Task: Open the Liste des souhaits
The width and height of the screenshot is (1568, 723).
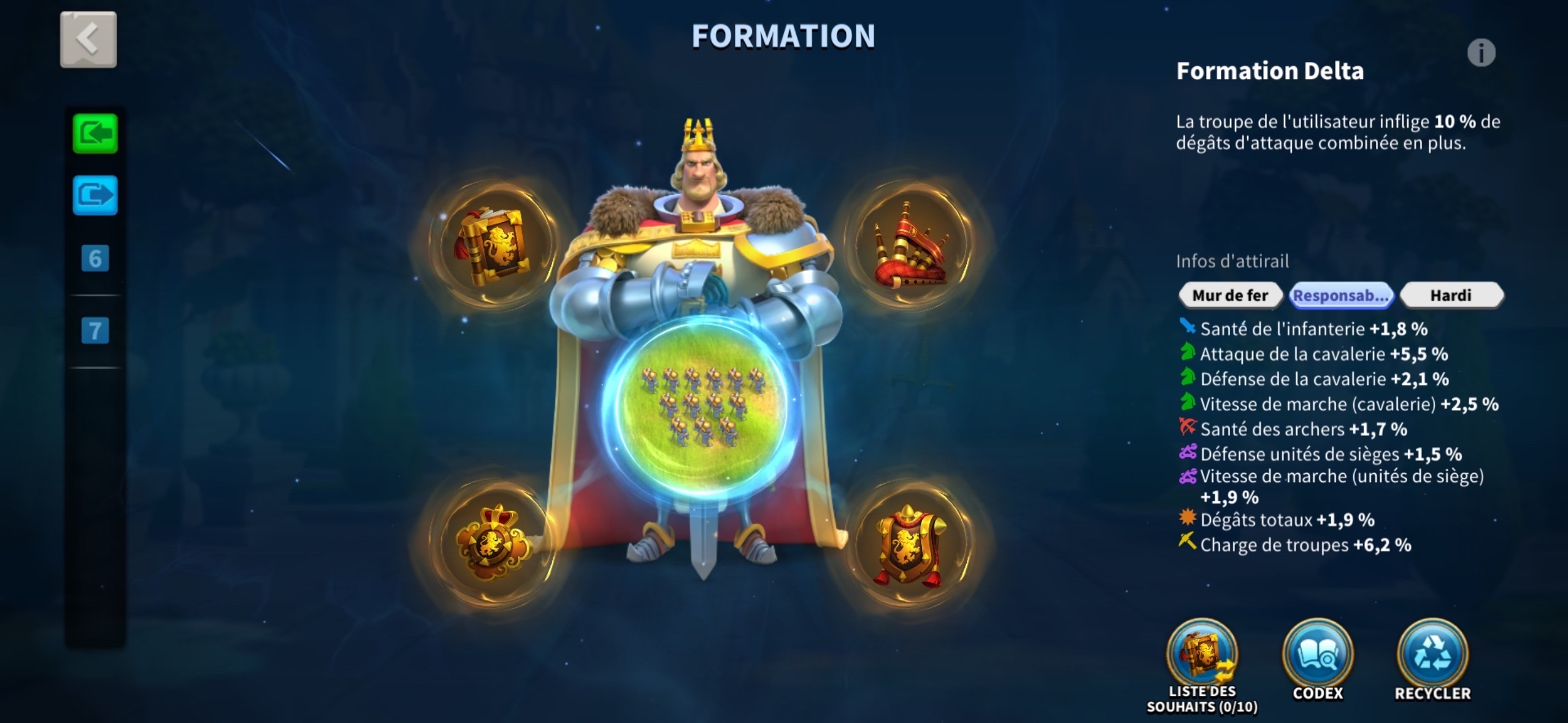Action: (1202, 656)
